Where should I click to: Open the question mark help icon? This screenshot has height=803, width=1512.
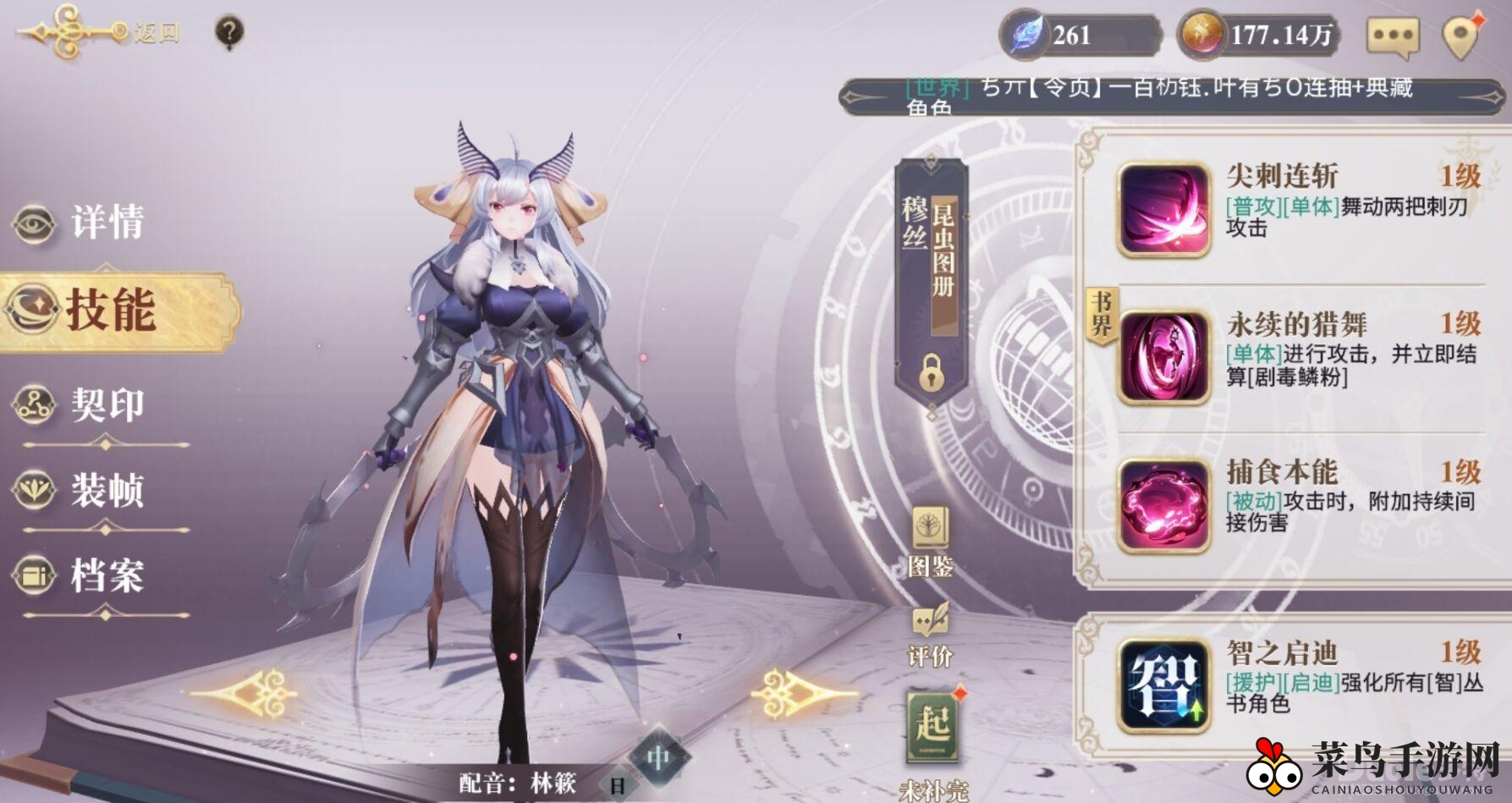coord(229,33)
